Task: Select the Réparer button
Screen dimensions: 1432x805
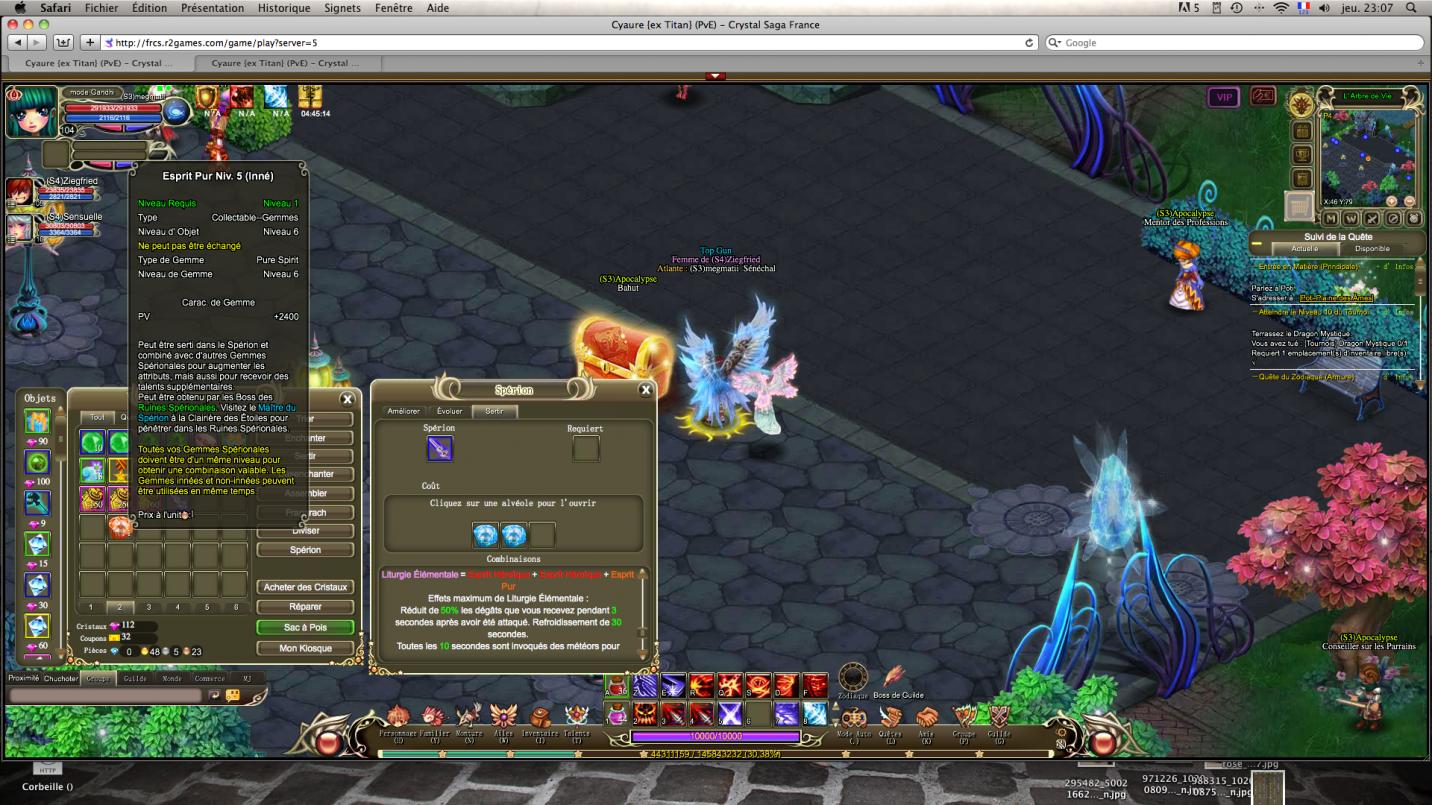Action: [305, 607]
